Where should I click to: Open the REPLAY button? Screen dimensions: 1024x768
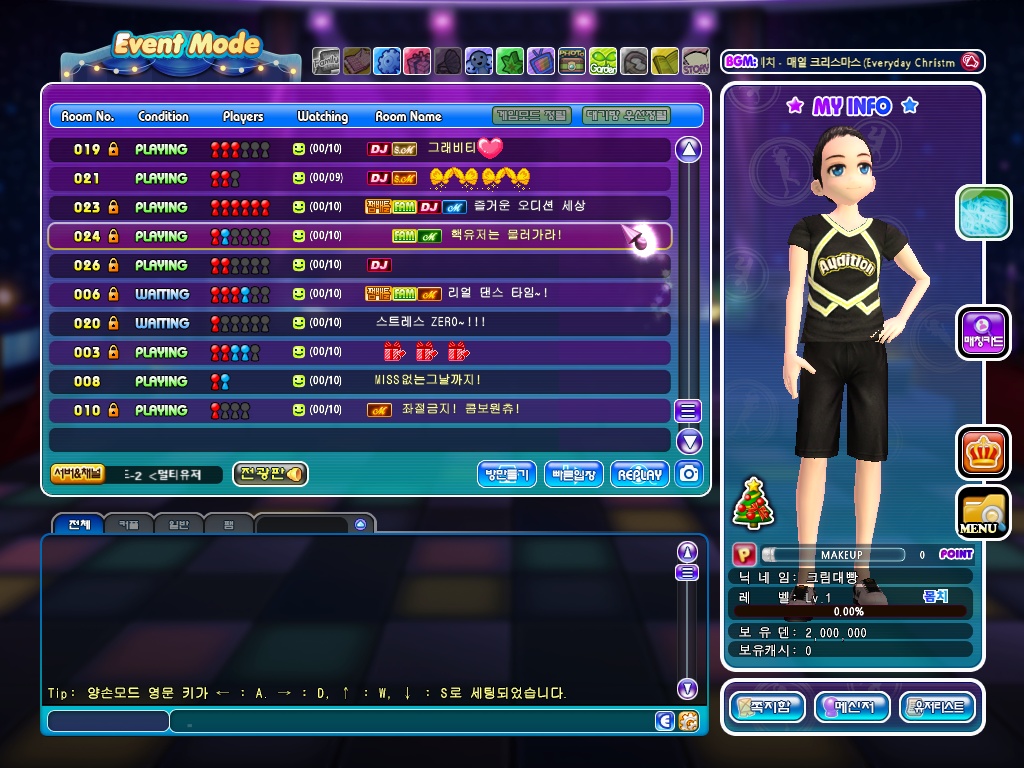[x=639, y=474]
